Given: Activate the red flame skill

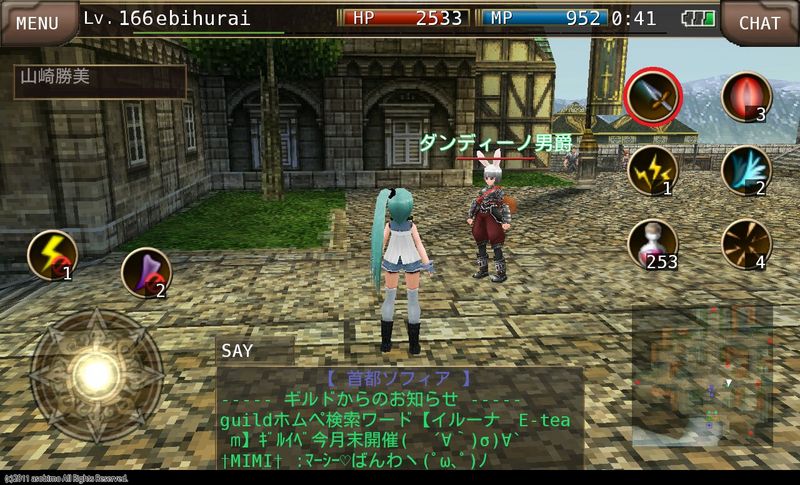Looking at the screenshot, I should (745, 98).
